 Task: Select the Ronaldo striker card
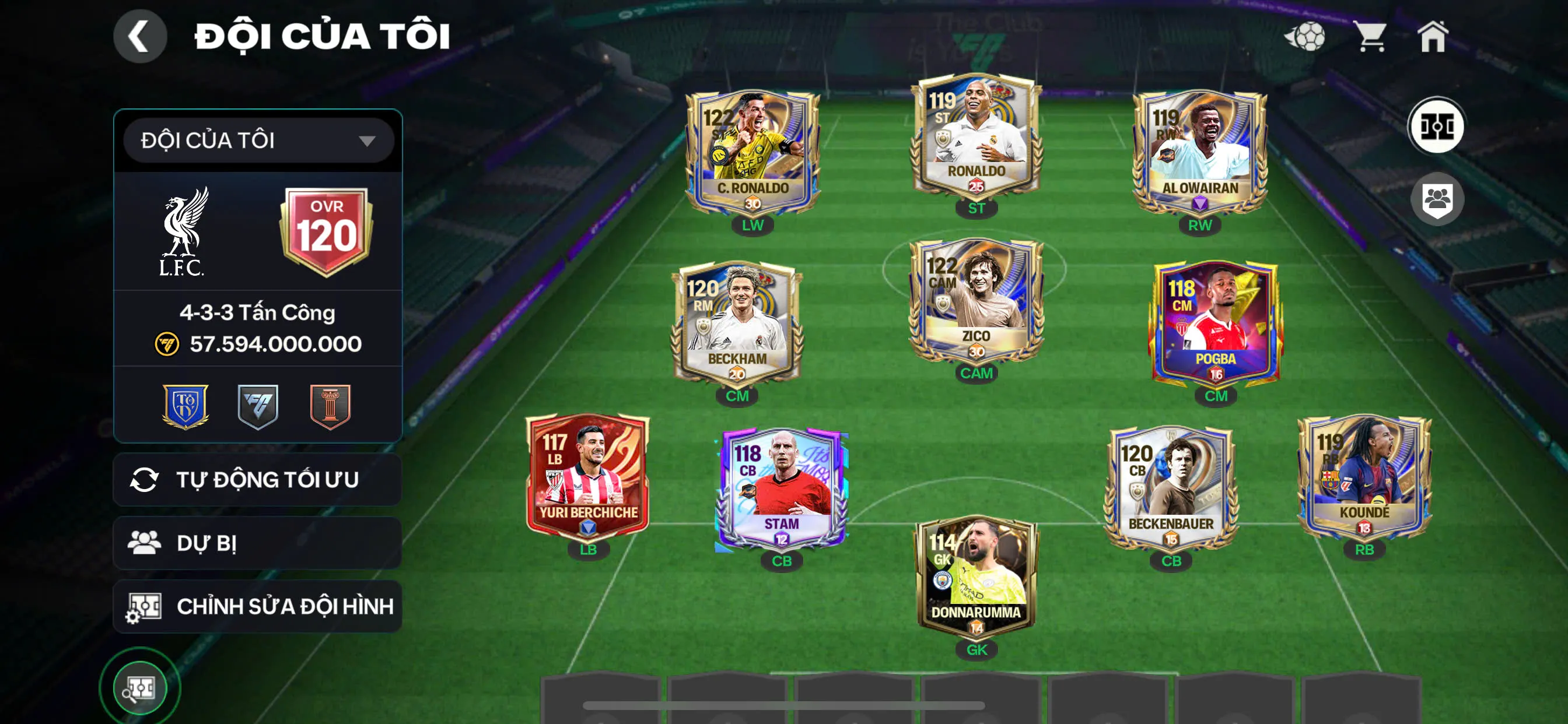[x=976, y=137]
